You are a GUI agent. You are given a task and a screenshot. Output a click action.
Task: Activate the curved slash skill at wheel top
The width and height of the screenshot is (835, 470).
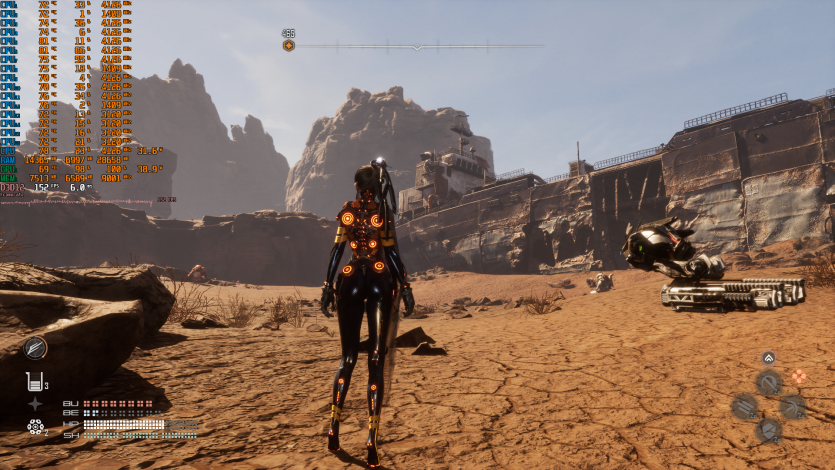coord(769,382)
